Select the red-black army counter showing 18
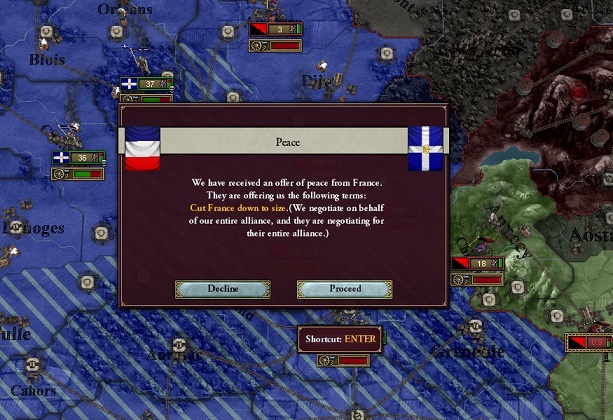 (475, 264)
